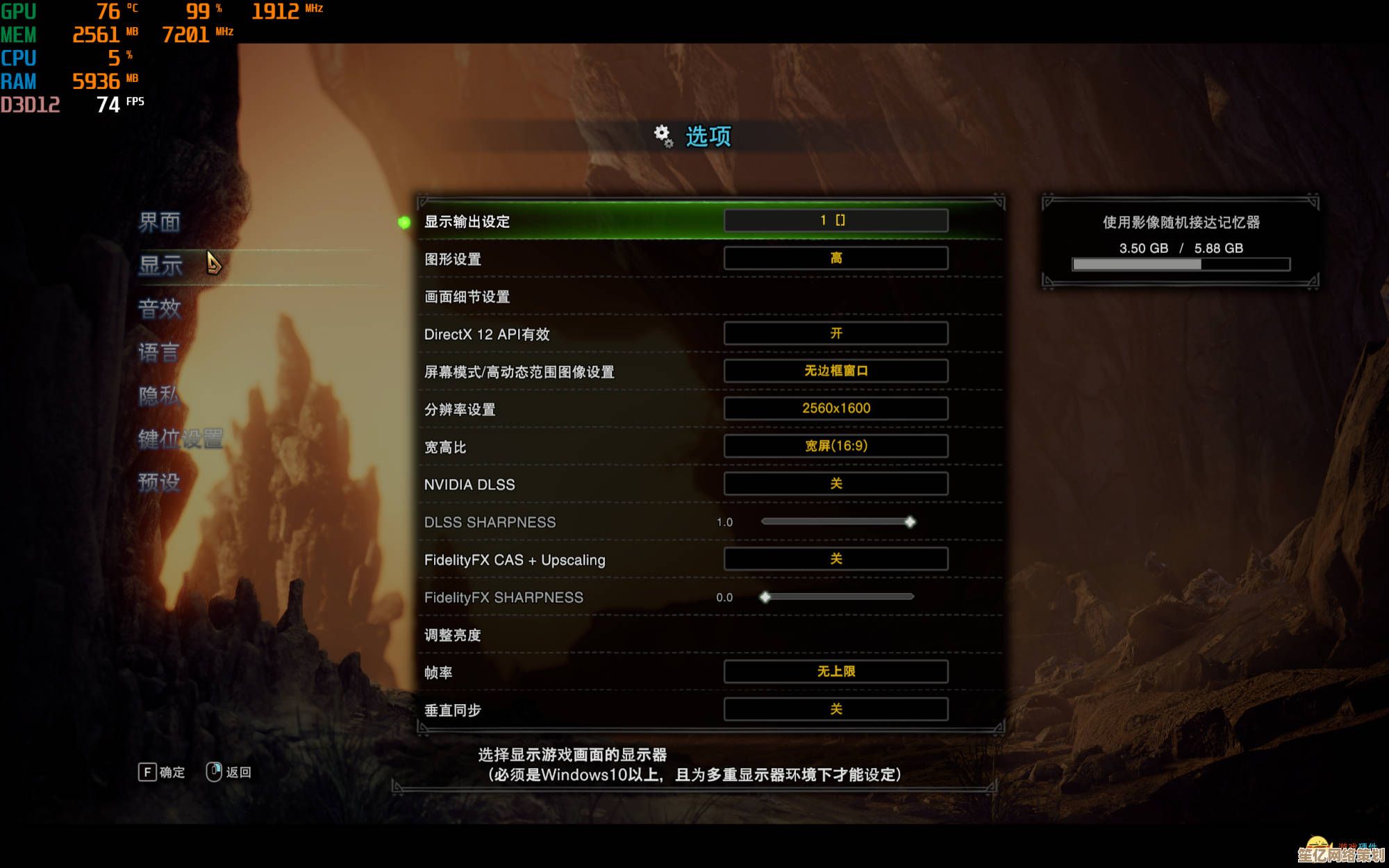1389x868 pixels.
Task: Open 画面细节设置 advanced graphics settings
Action: click(467, 297)
